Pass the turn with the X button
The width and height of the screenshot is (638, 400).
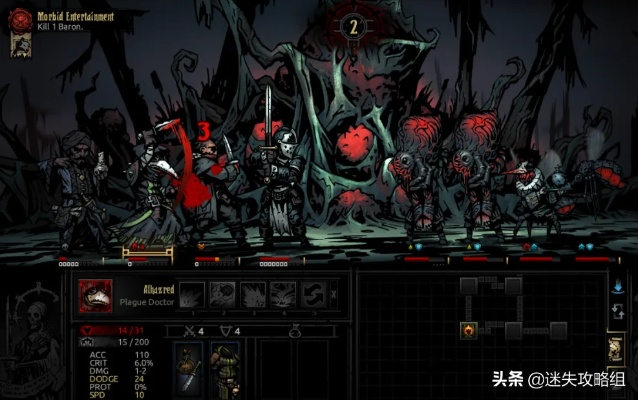point(334,294)
